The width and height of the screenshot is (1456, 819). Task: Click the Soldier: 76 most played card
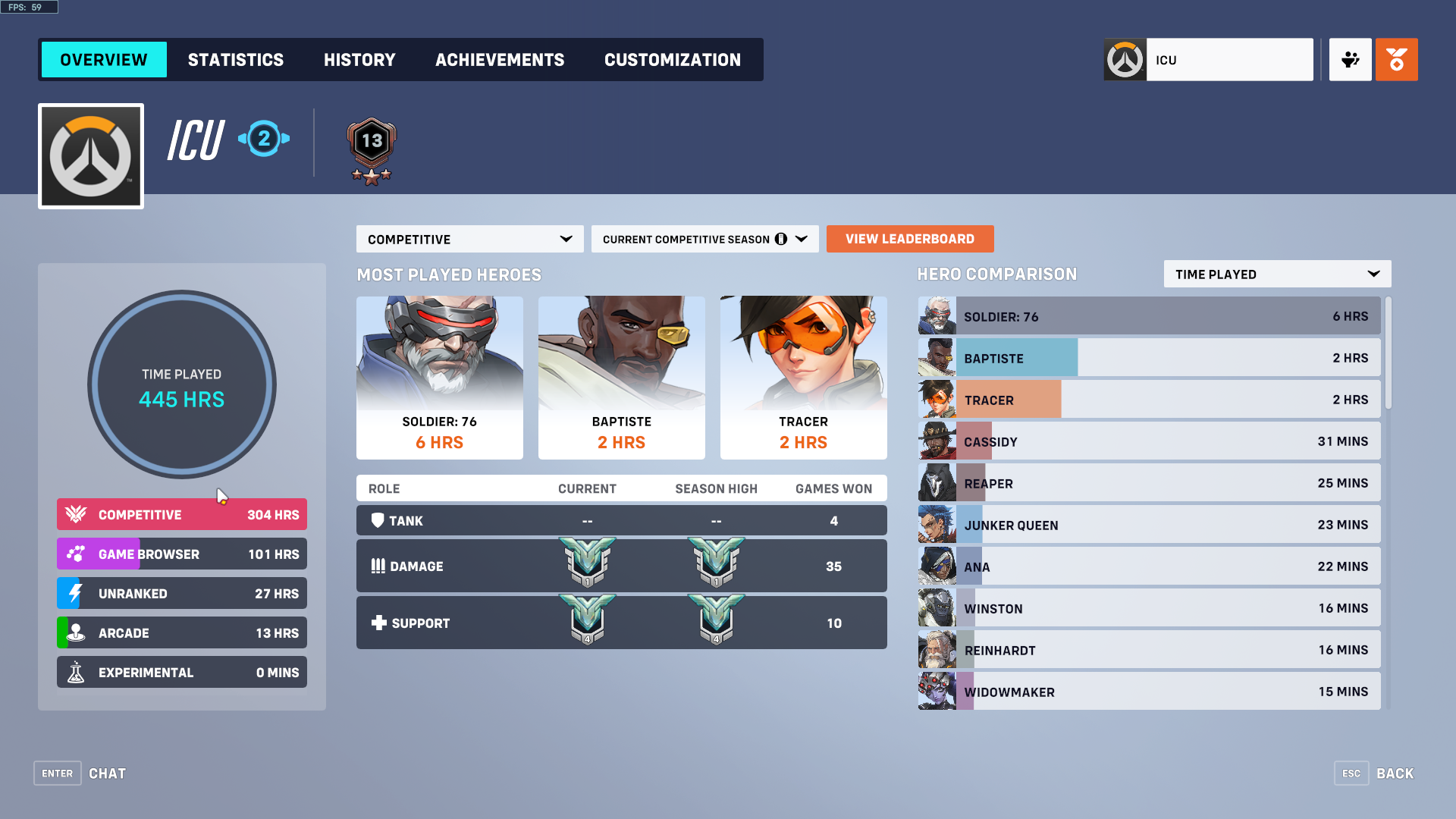pos(440,377)
